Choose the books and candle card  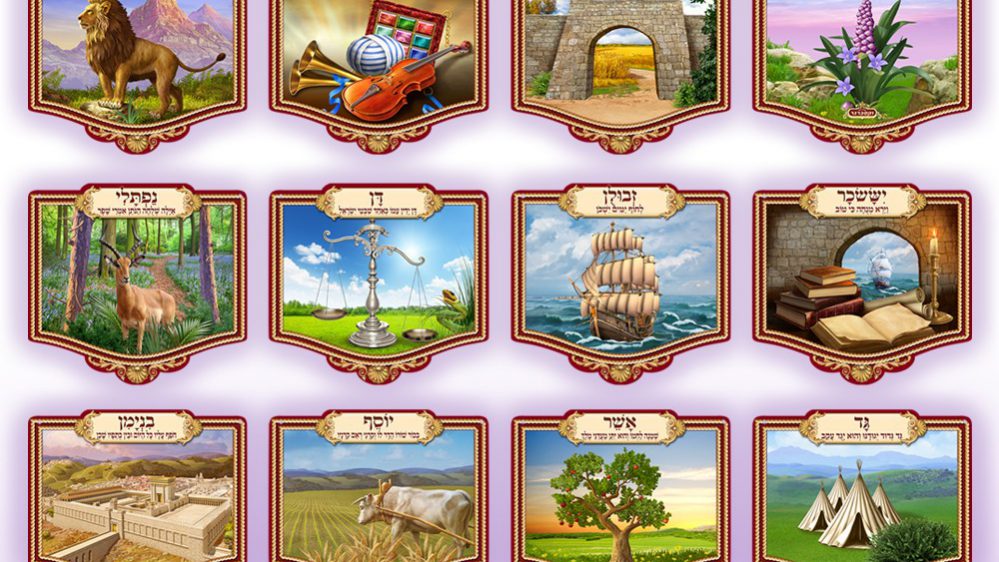tap(862, 279)
